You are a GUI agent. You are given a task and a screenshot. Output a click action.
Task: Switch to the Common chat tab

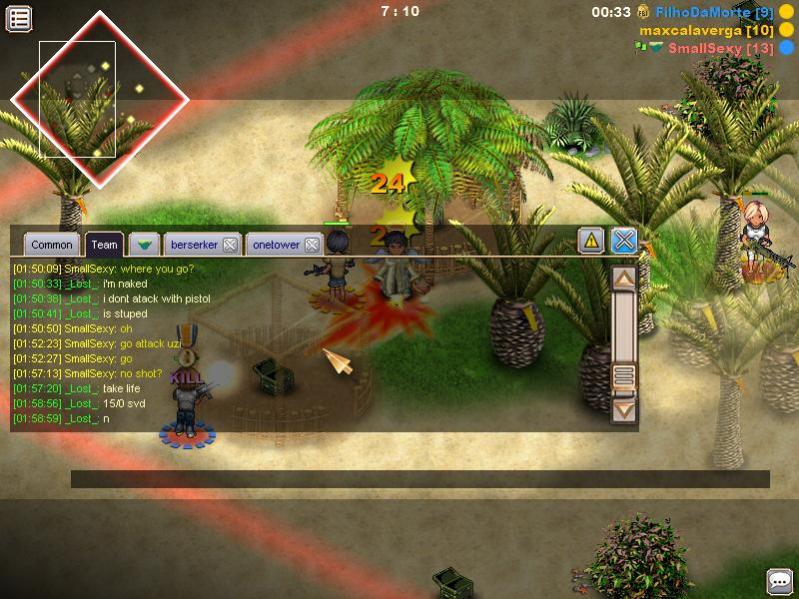pos(51,245)
